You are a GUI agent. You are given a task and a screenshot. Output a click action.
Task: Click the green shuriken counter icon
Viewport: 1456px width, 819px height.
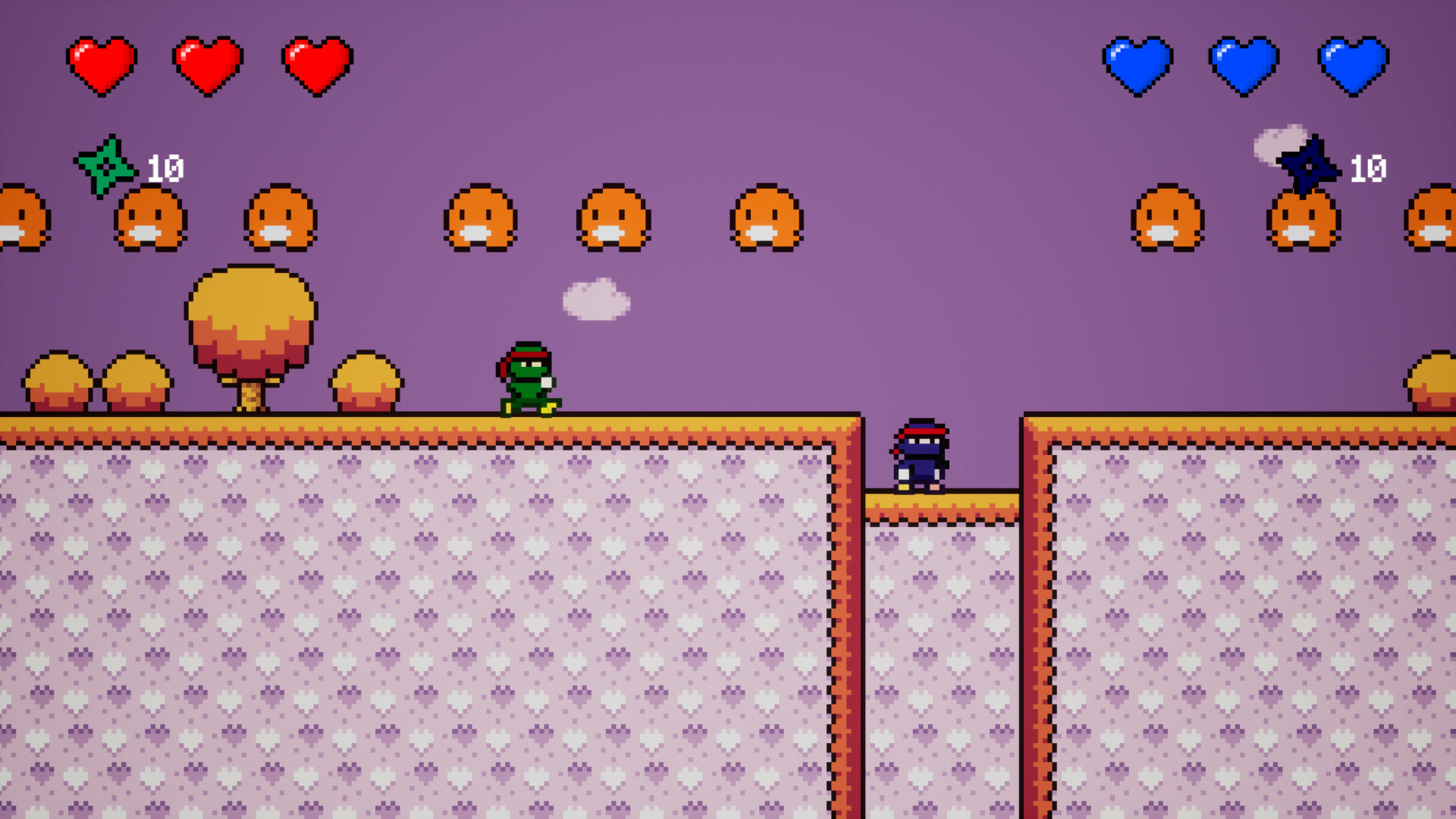click(x=106, y=167)
